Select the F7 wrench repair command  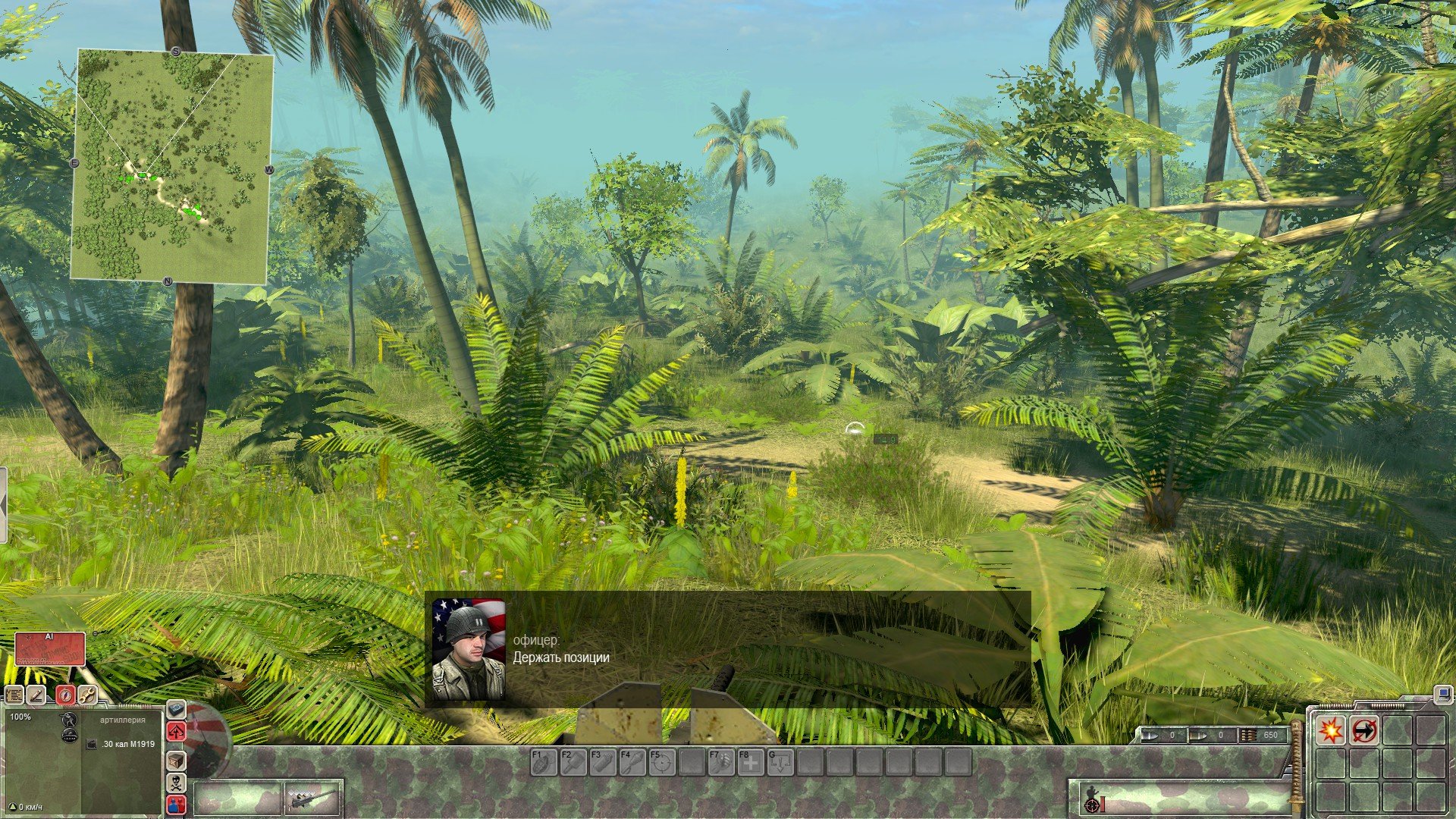(x=721, y=762)
